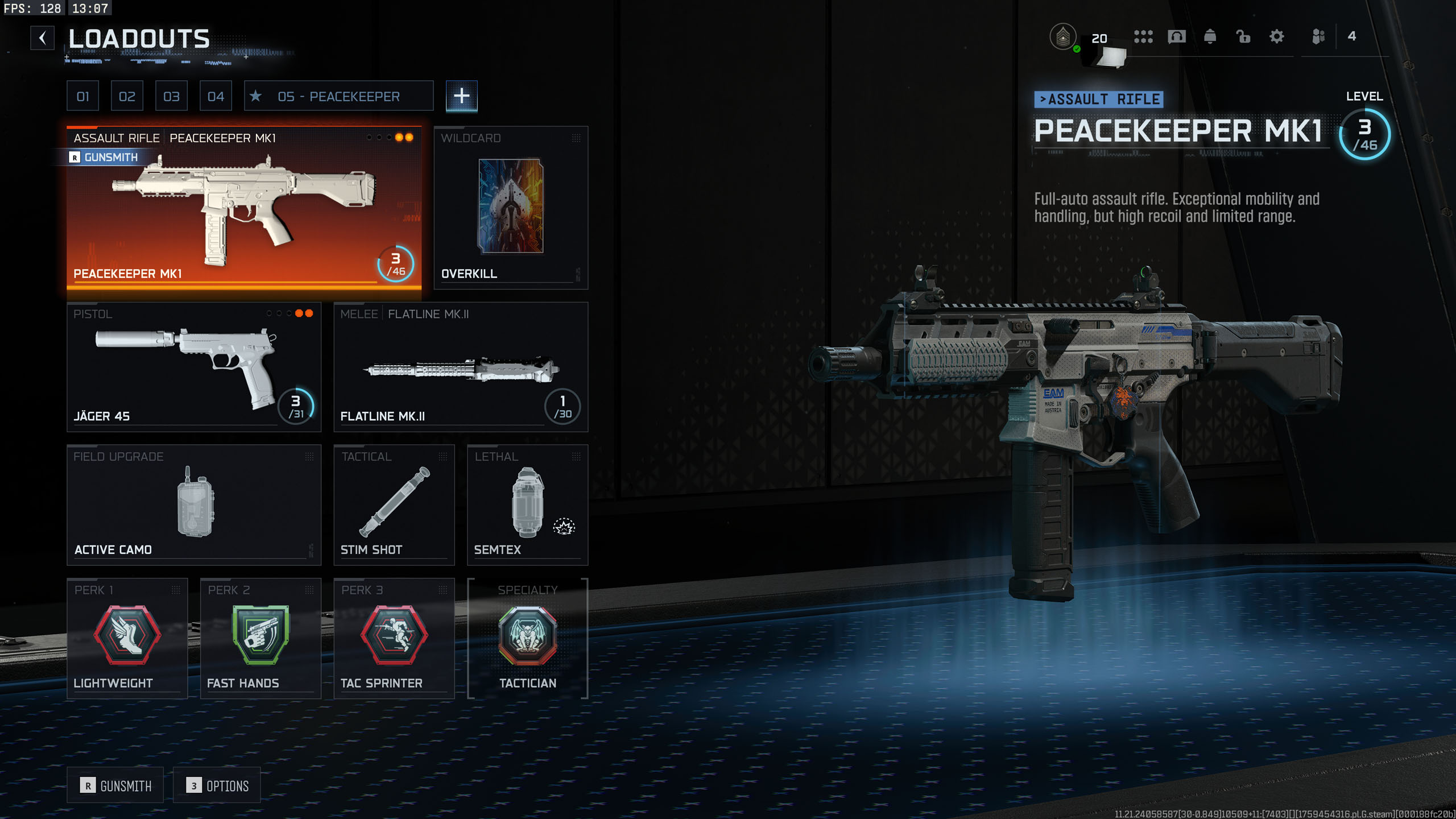The width and height of the screenshot is (1456, 819).
Task: Open the Overkill wildcard slot
Action: 511,208
